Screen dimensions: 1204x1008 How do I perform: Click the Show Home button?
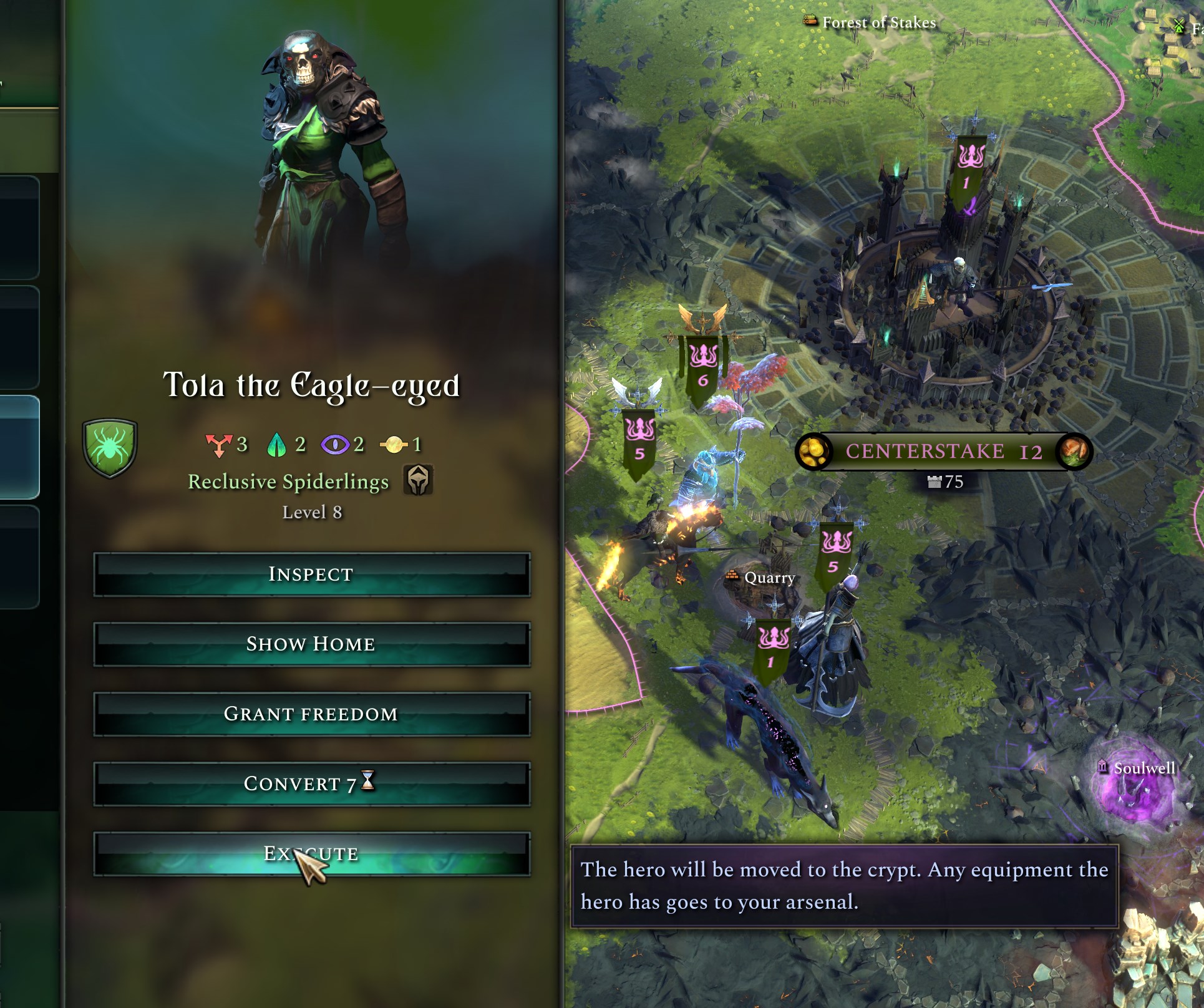(311, 644)
